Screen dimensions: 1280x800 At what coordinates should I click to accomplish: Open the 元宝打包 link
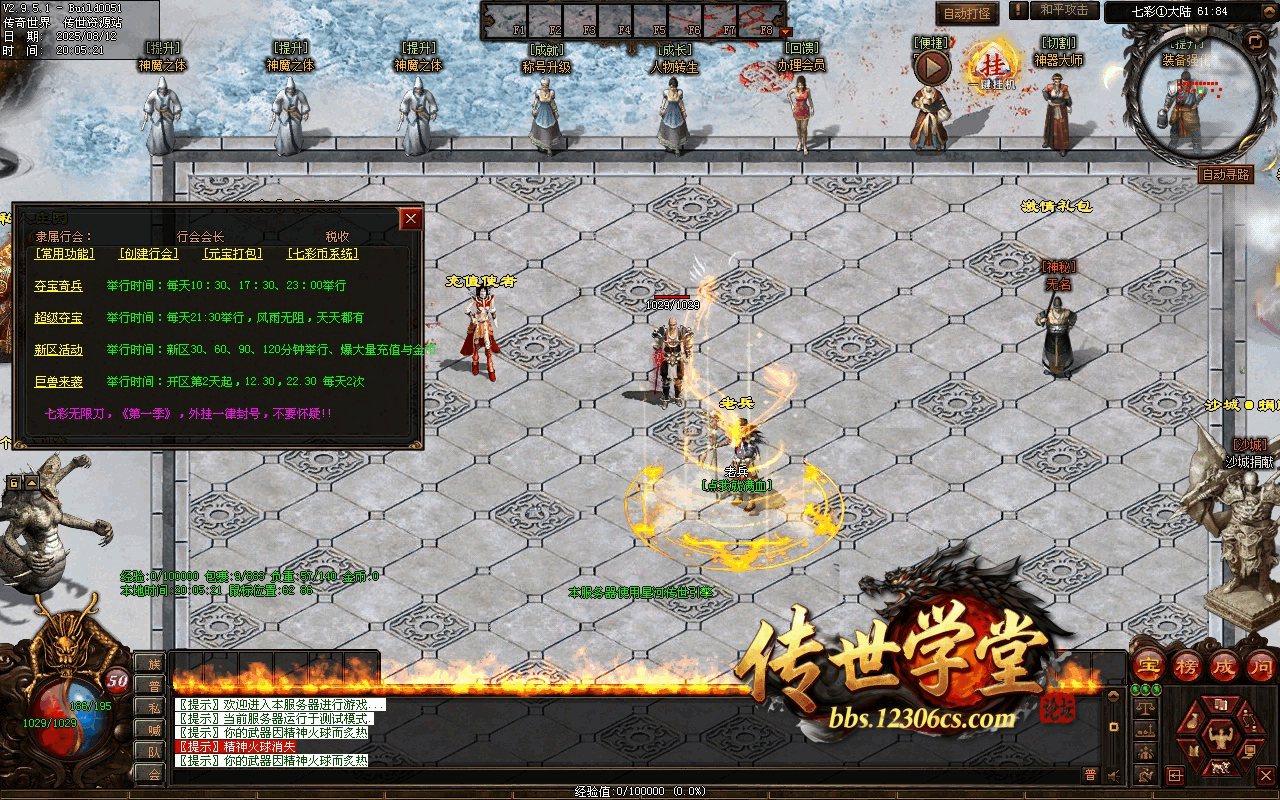coord(232,254)
